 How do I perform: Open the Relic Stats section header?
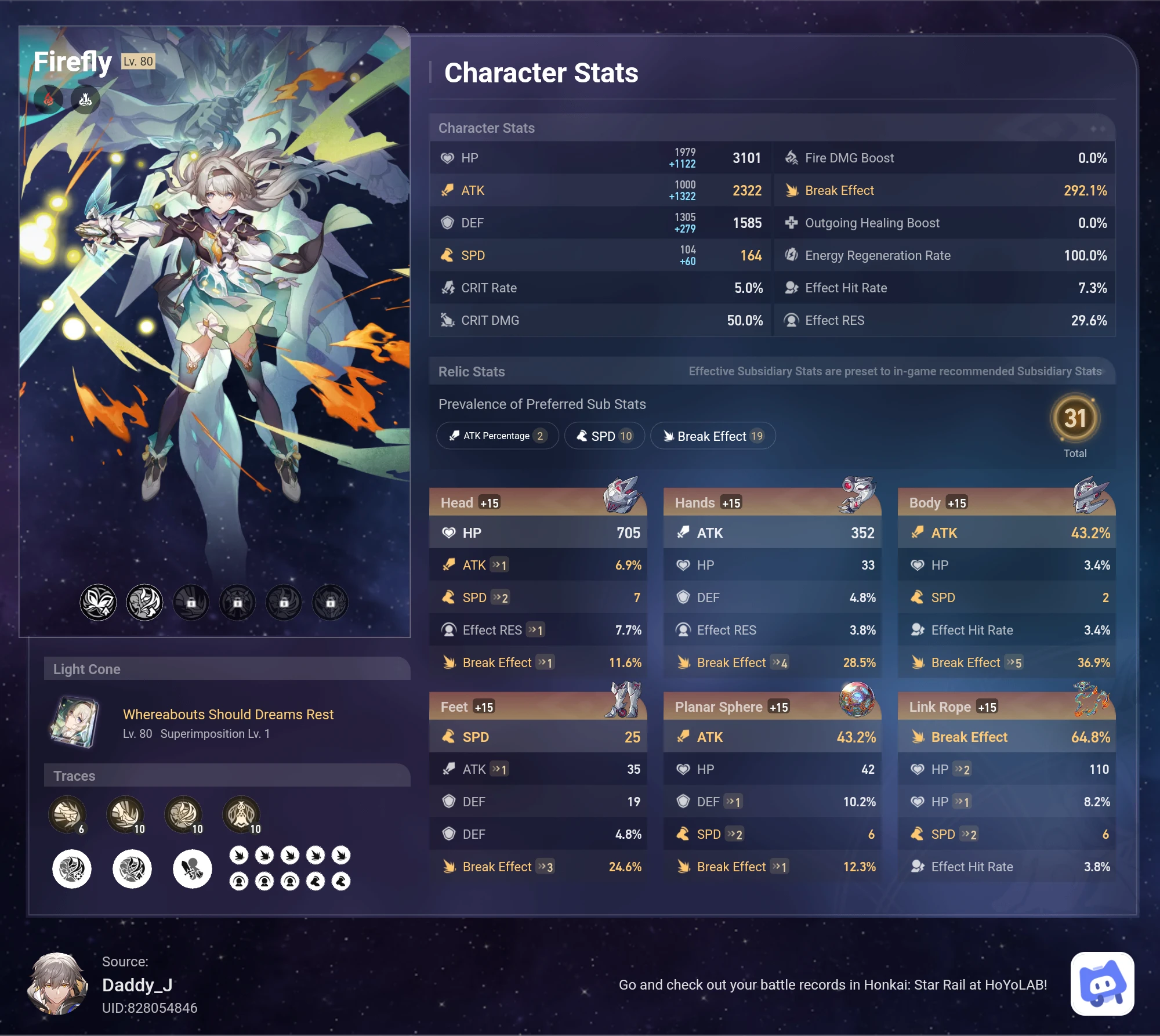point(471,371)
